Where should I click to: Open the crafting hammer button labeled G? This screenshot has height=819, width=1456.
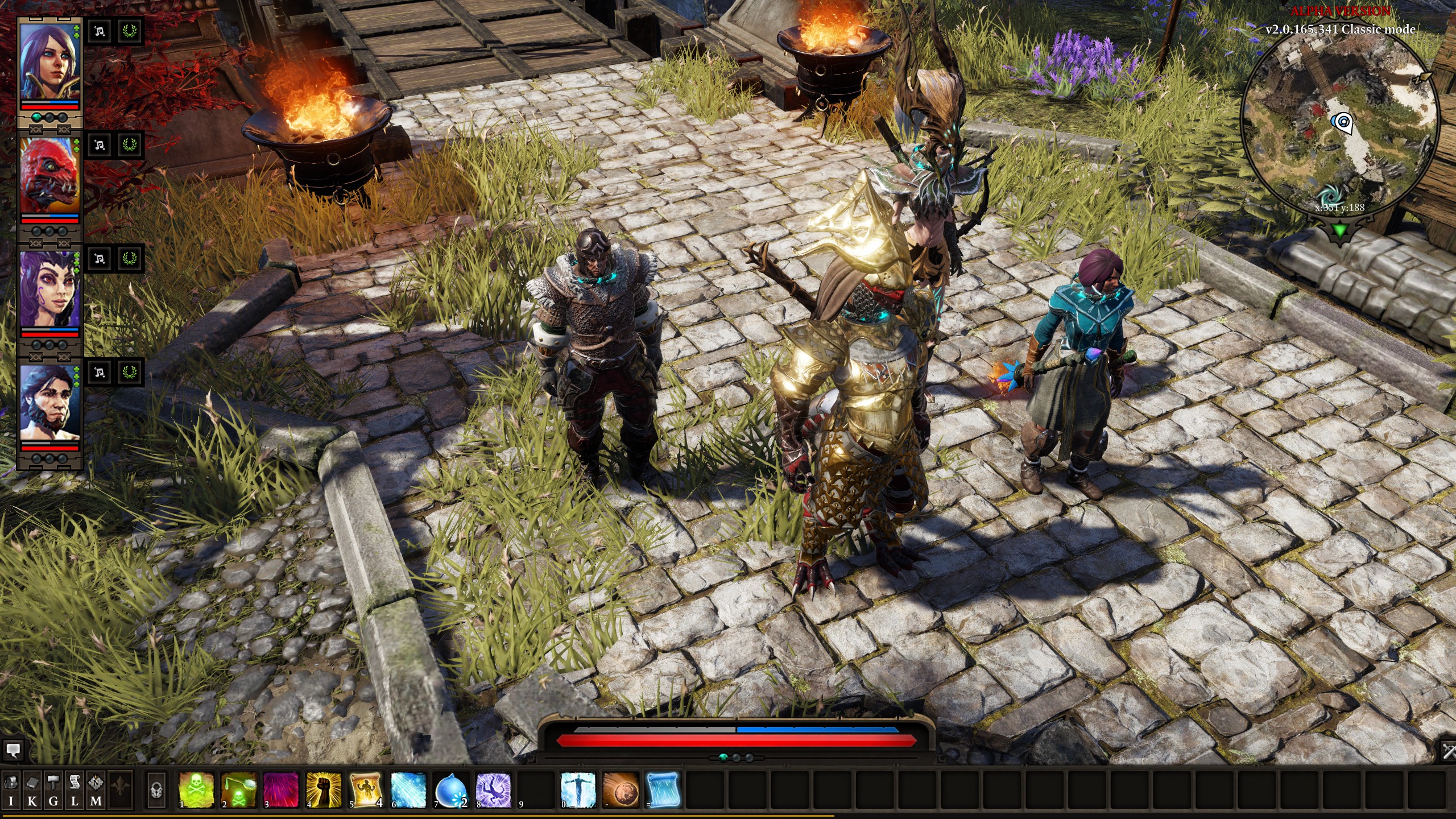coord(53,789)
